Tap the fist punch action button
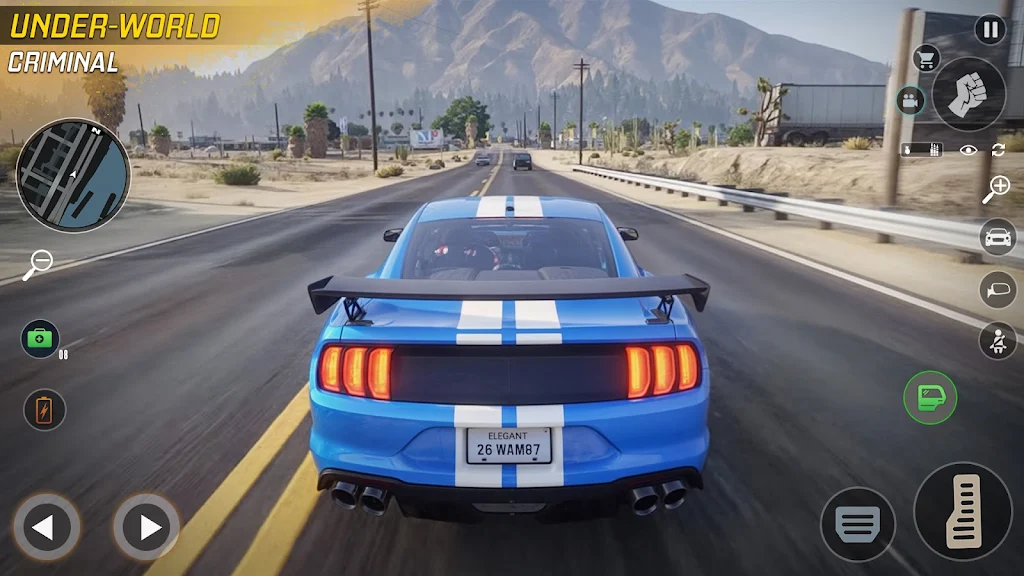Screen dimensions: 1024x576 click(968, 94)
